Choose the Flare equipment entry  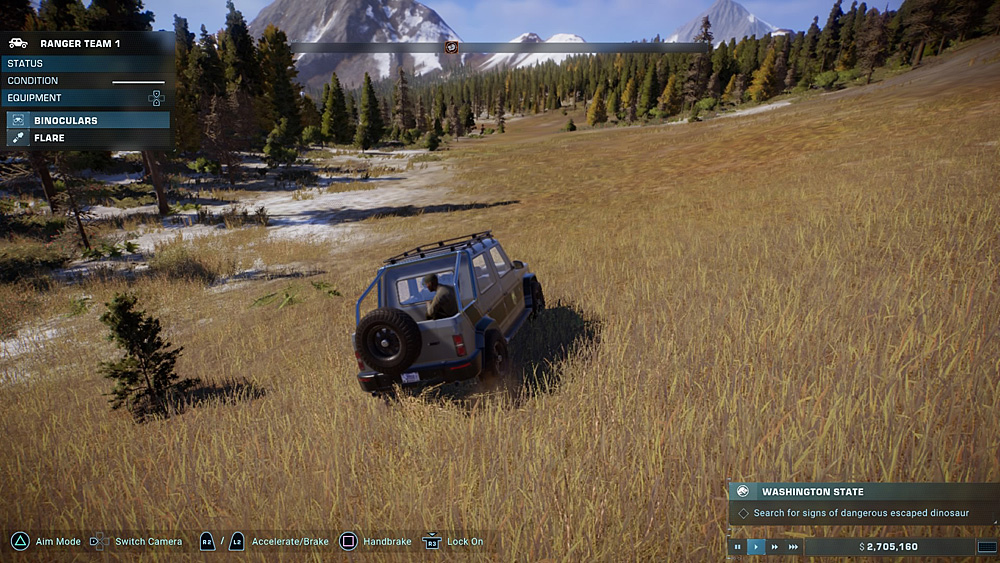(x=86, y=138)
